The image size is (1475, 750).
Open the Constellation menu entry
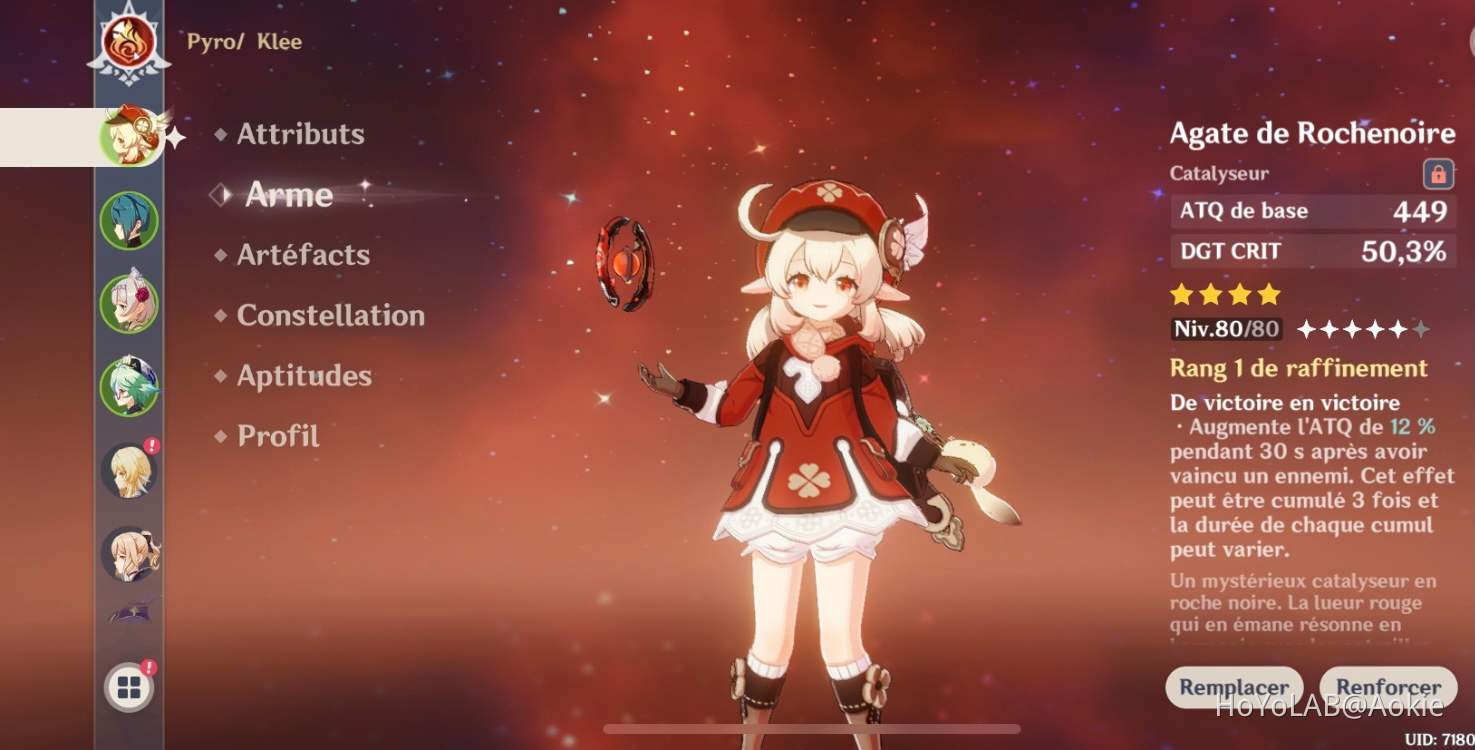pyautogui.click(x=330, y=316)
